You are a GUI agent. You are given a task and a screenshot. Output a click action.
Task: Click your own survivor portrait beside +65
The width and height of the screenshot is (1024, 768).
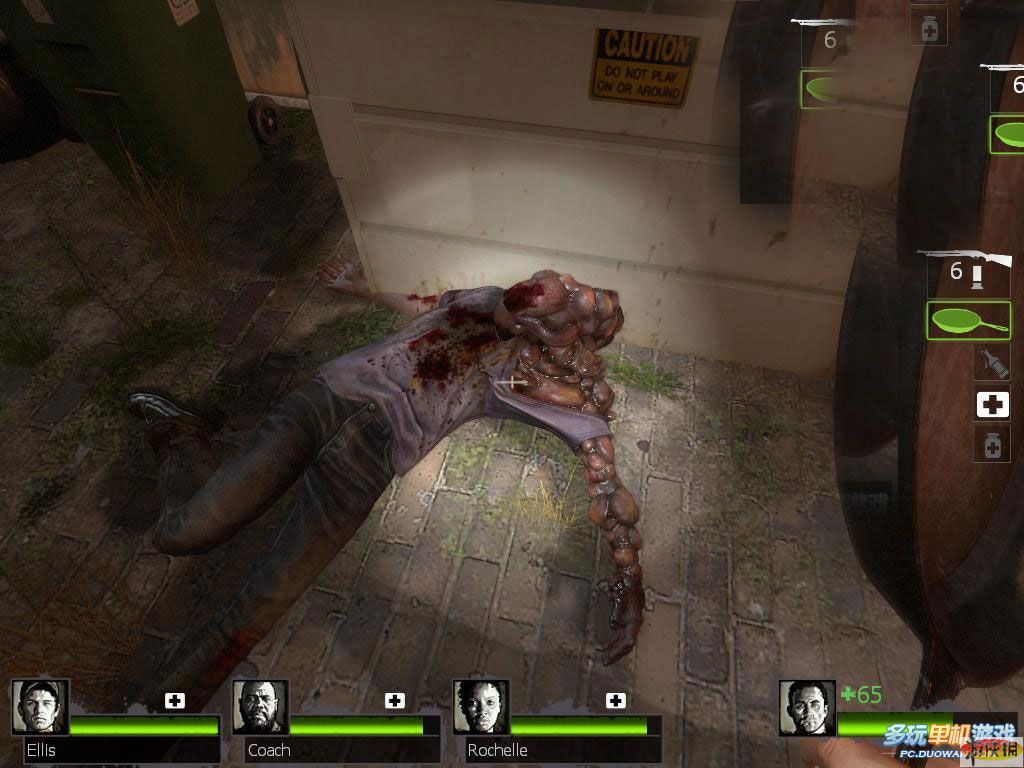coord(807,707)
